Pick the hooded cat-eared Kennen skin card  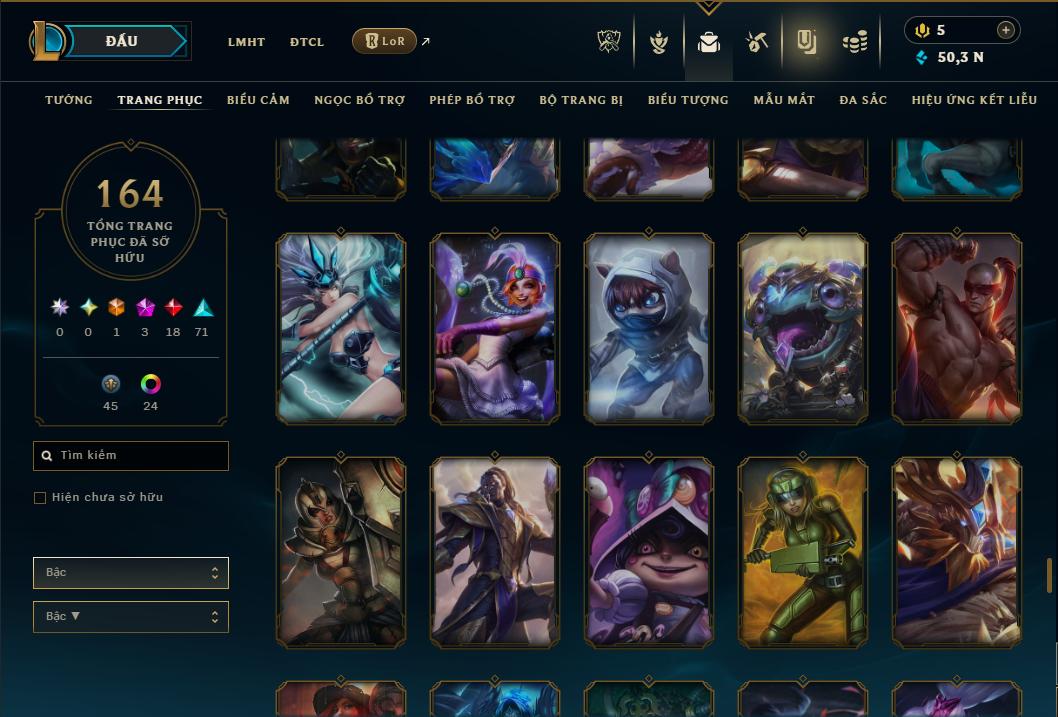pyautogui.click(x=649, y=328)
